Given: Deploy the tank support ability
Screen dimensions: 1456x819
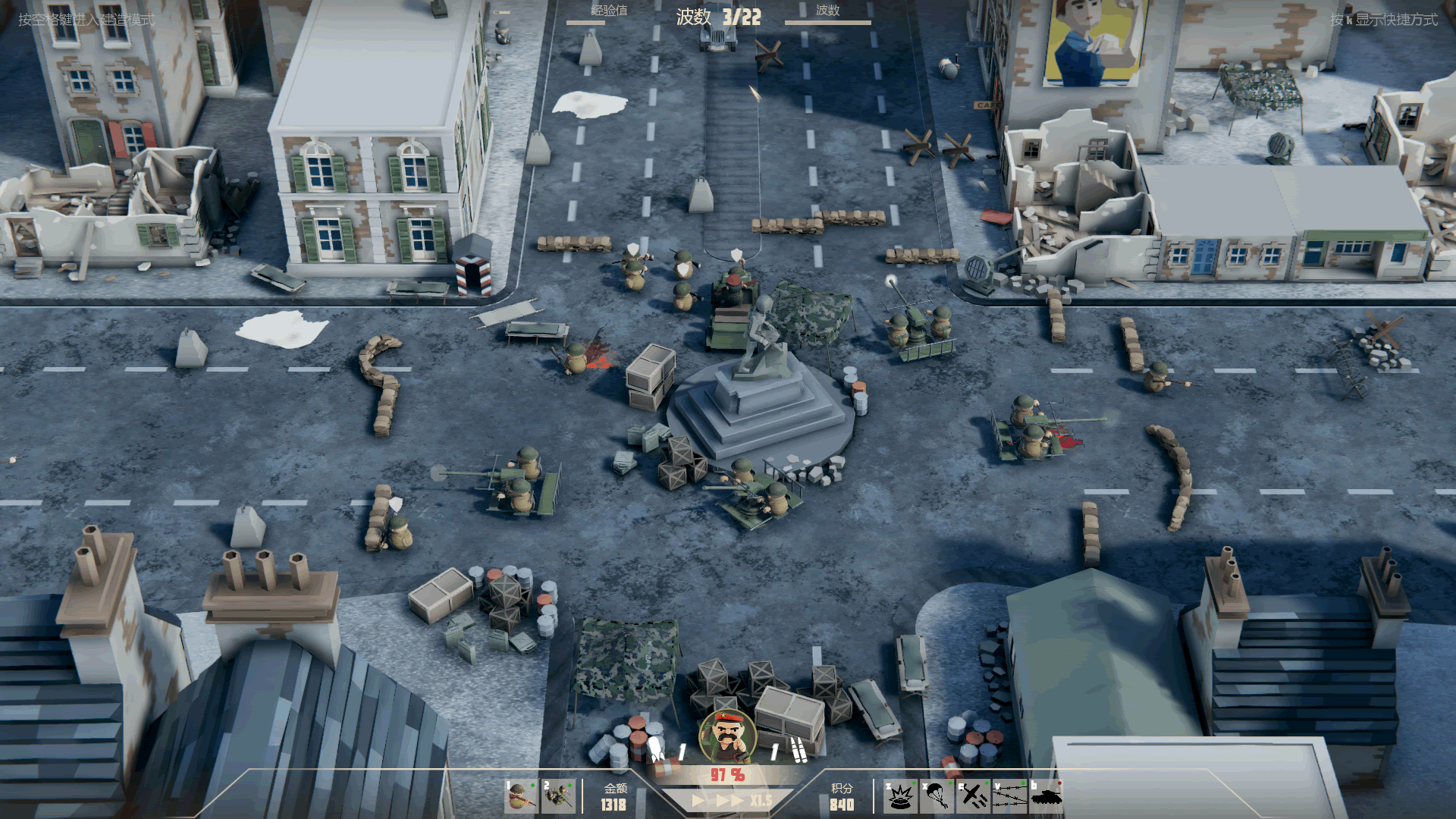Looking at the screenshot, I should [1046, 796].
